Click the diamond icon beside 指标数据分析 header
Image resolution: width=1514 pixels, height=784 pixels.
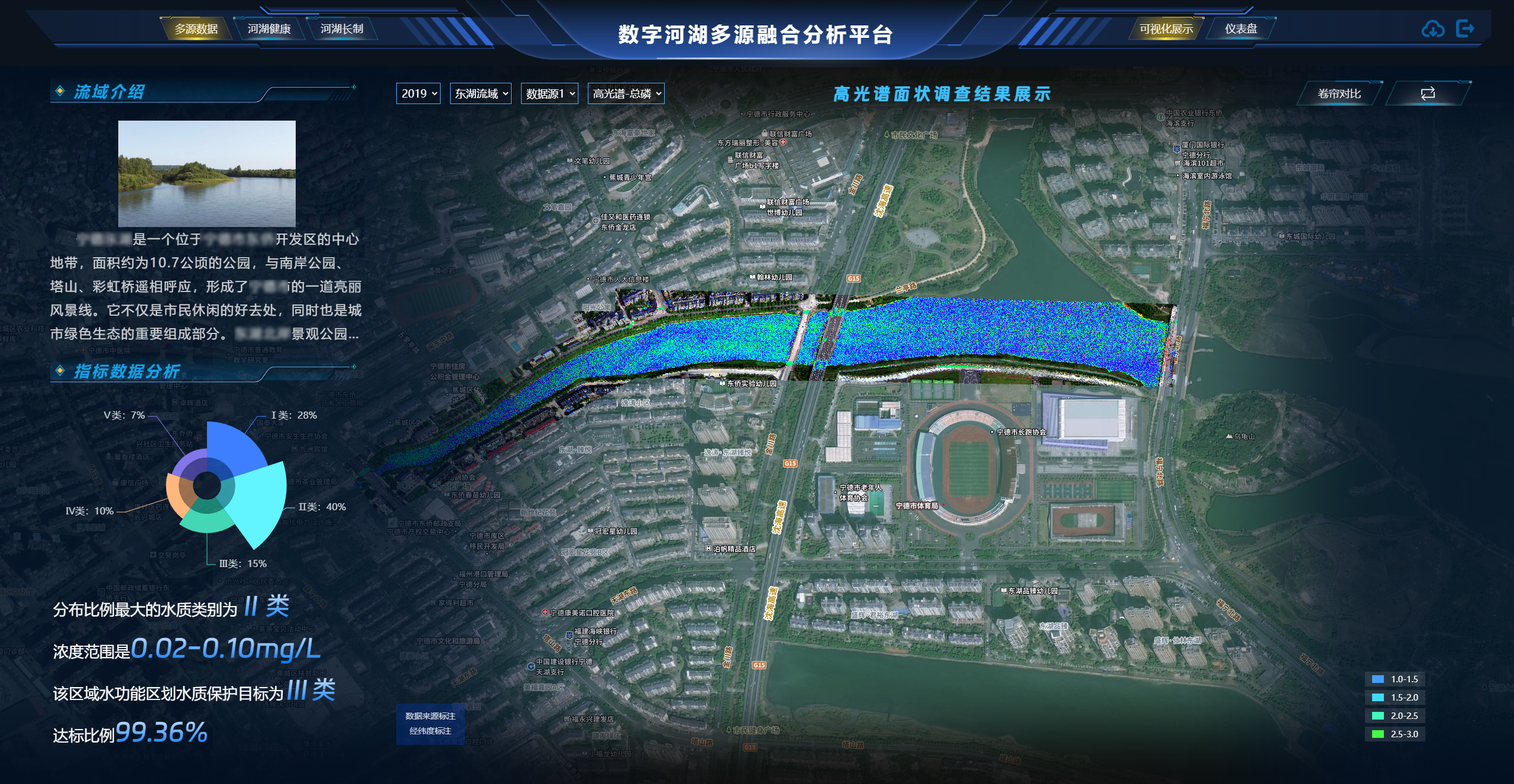(x=59, y=371)
